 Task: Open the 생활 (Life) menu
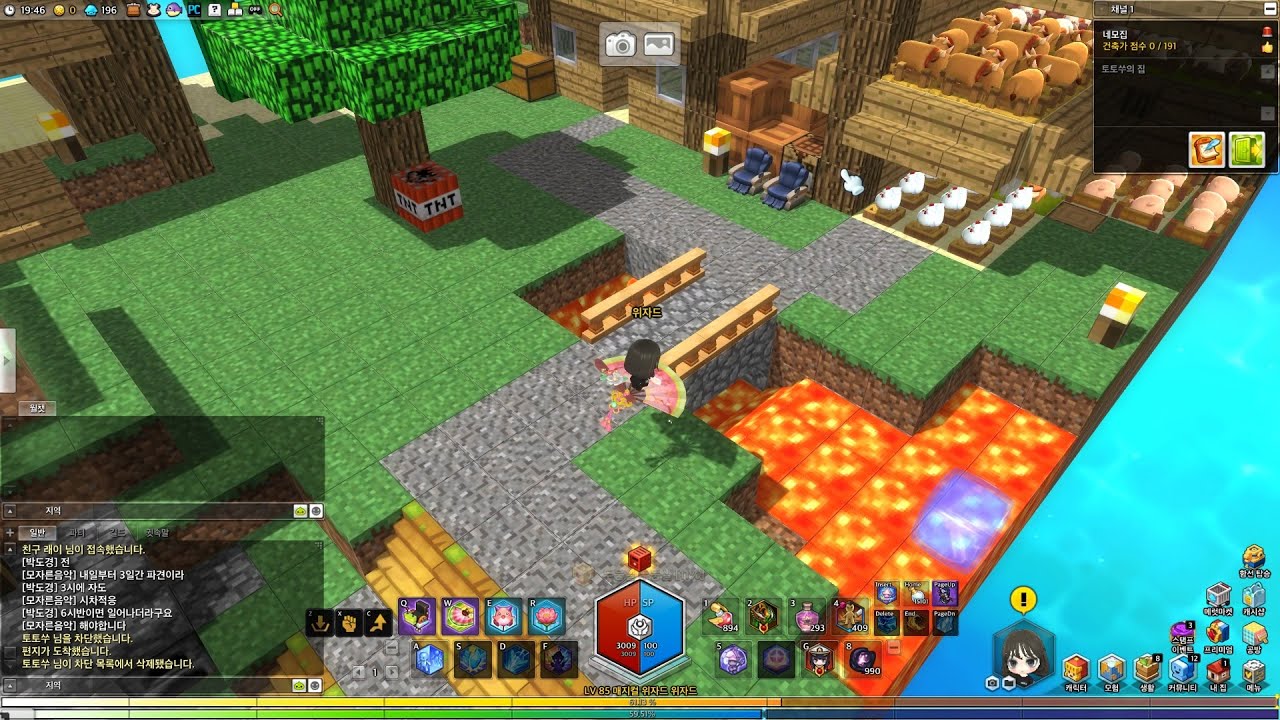[1147, 669]
